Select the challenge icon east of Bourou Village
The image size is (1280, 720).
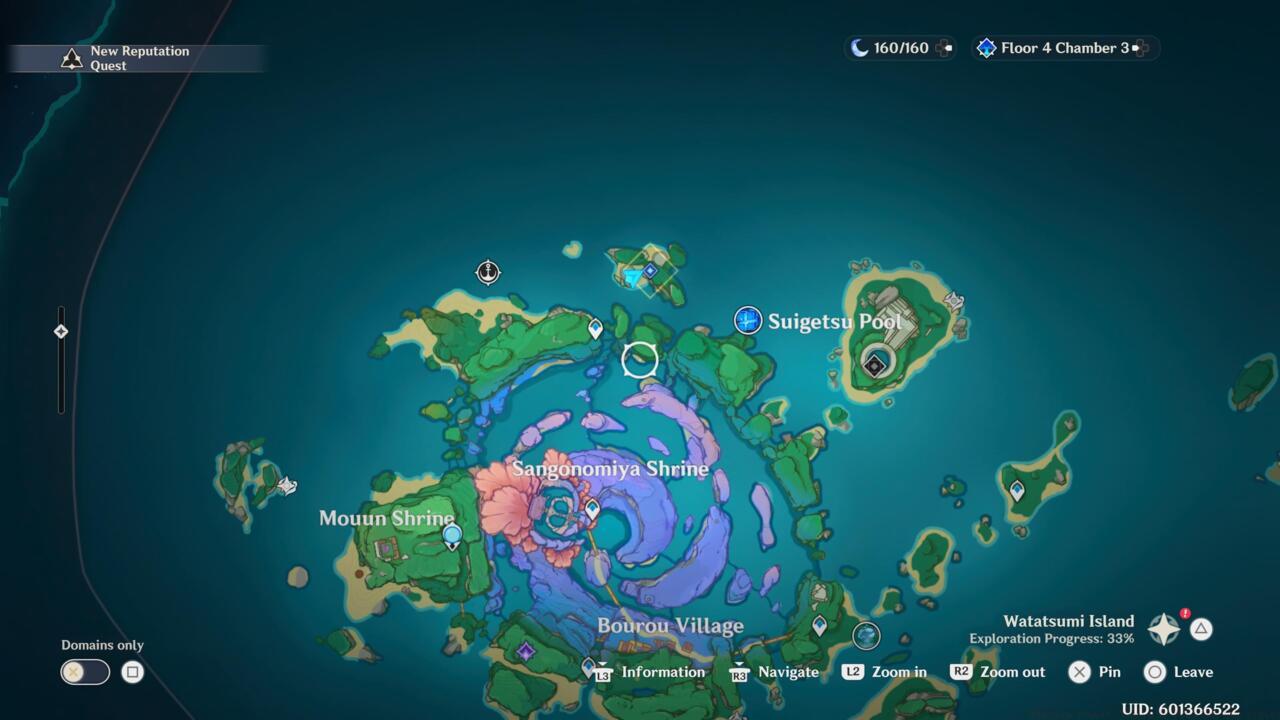pyautogui.click(x=864, y=635)
